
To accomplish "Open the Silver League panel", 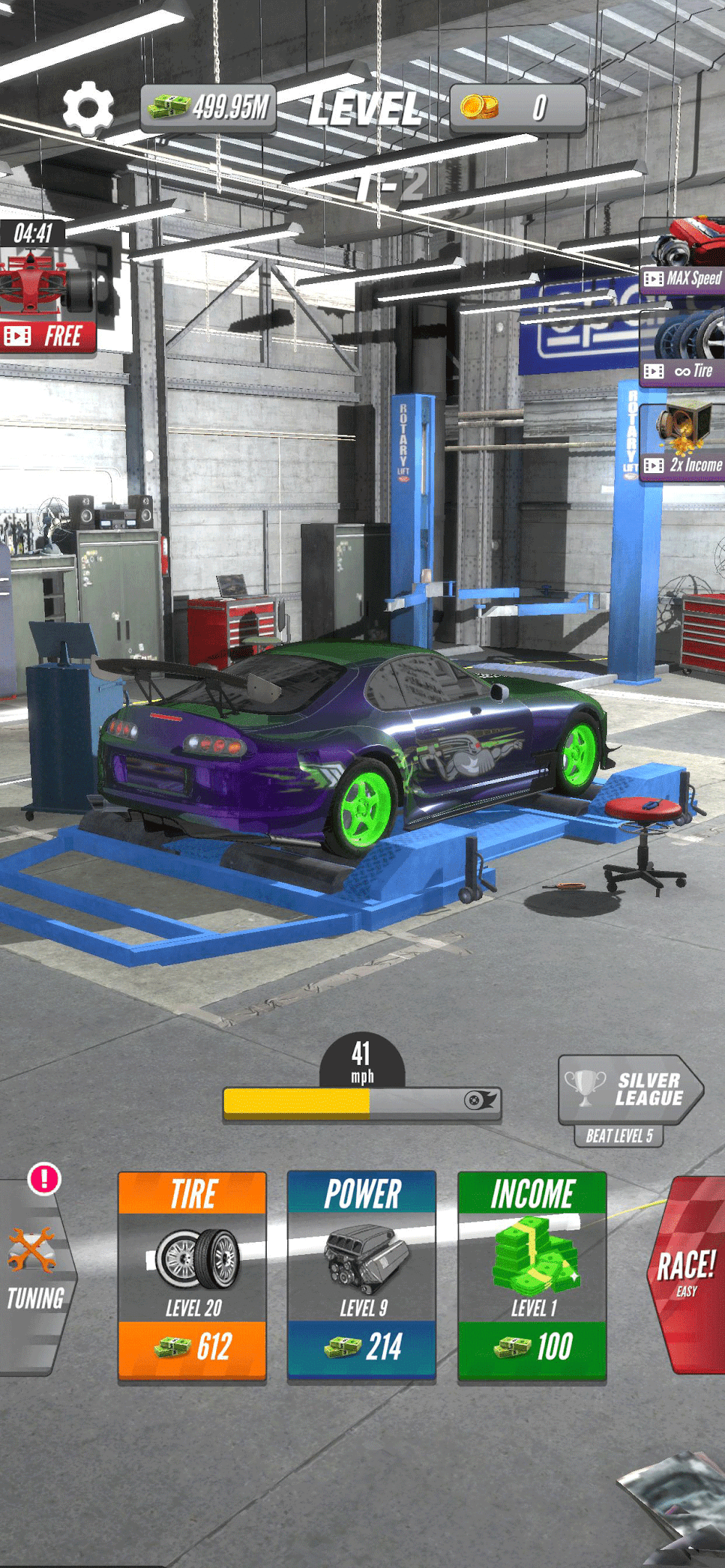I will point(629,1090).
